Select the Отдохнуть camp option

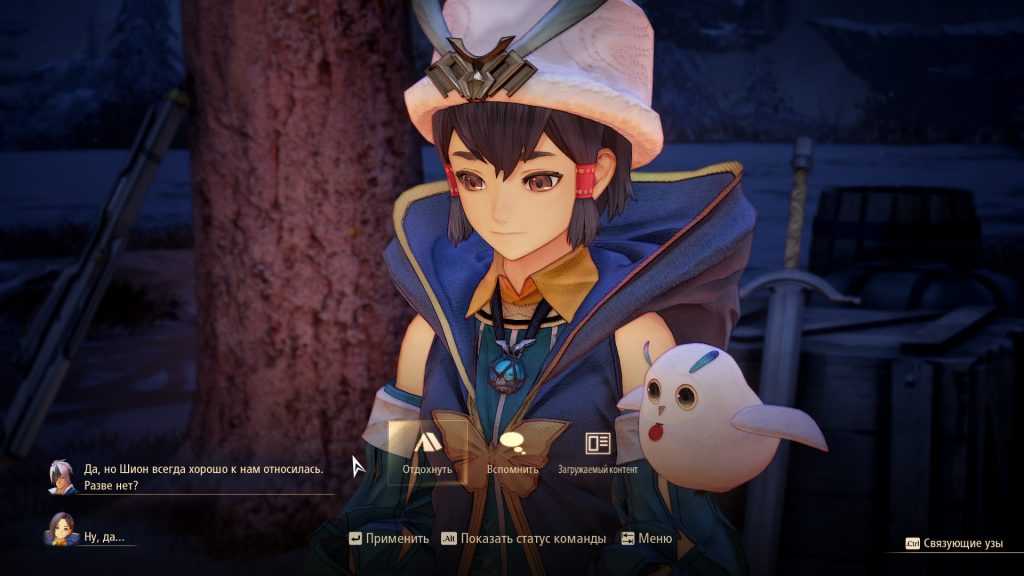click(427, 449)
